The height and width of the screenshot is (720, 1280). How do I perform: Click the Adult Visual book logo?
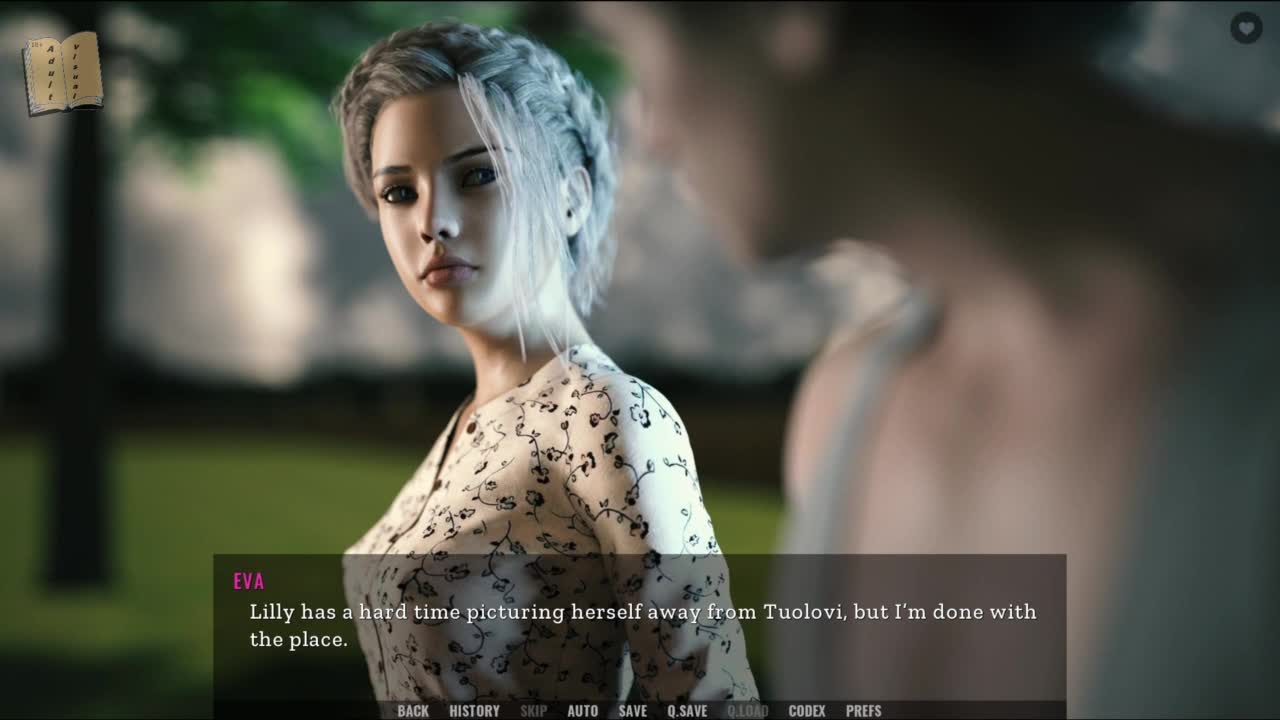click(x=62, y=72)
